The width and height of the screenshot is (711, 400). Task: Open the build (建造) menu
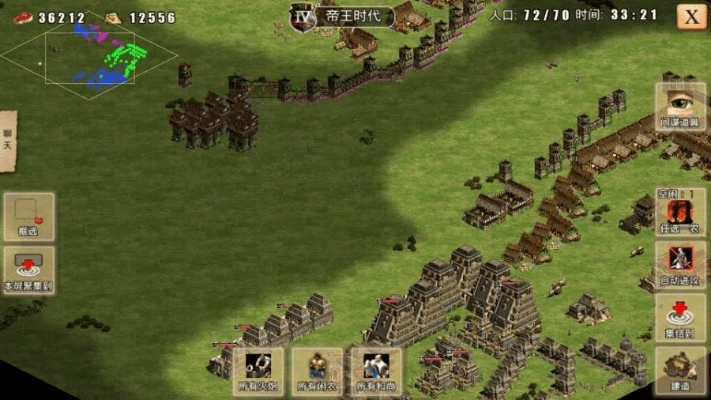pos(680,370)
